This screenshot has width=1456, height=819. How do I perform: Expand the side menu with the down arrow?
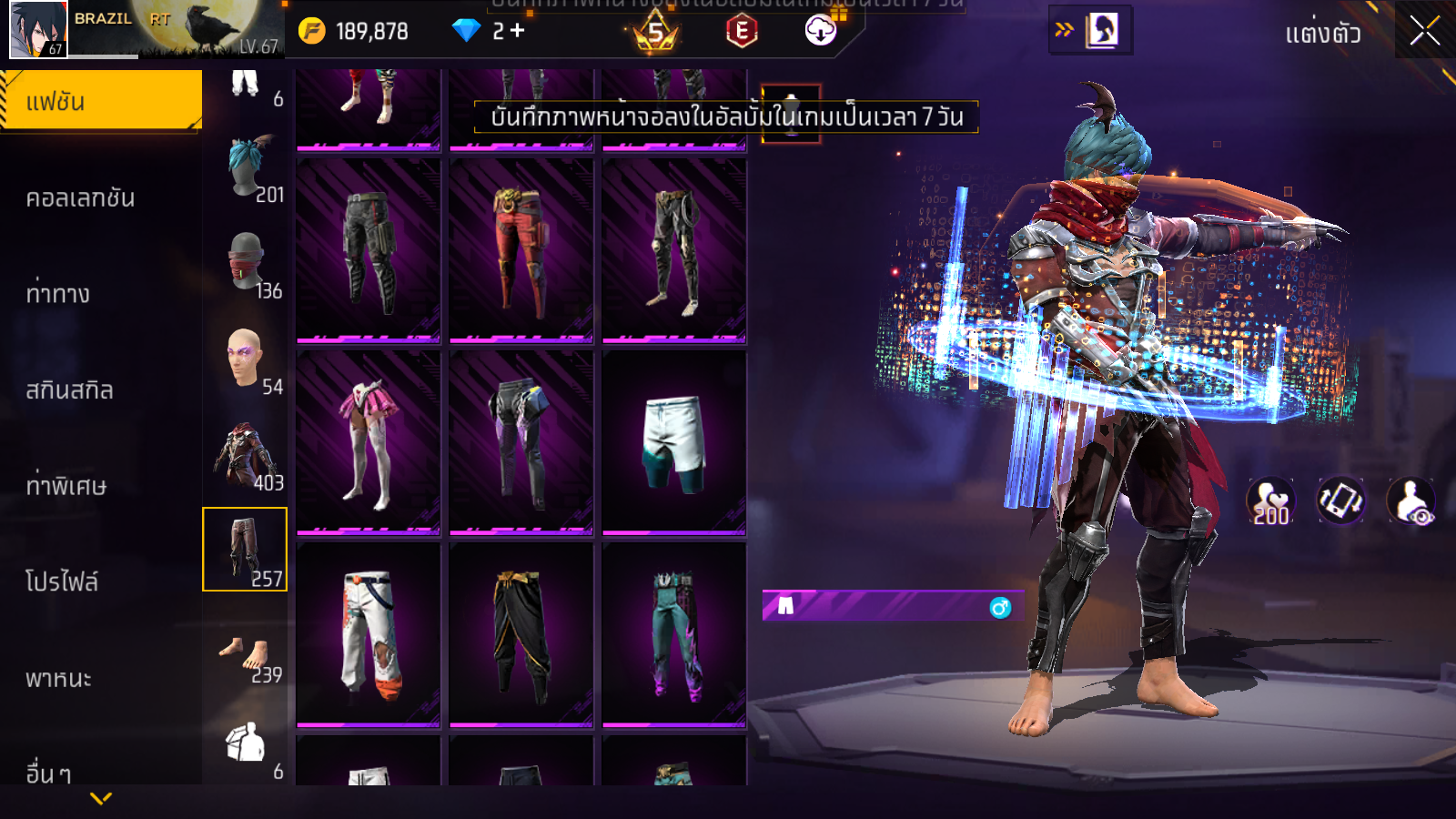[101, 798]
